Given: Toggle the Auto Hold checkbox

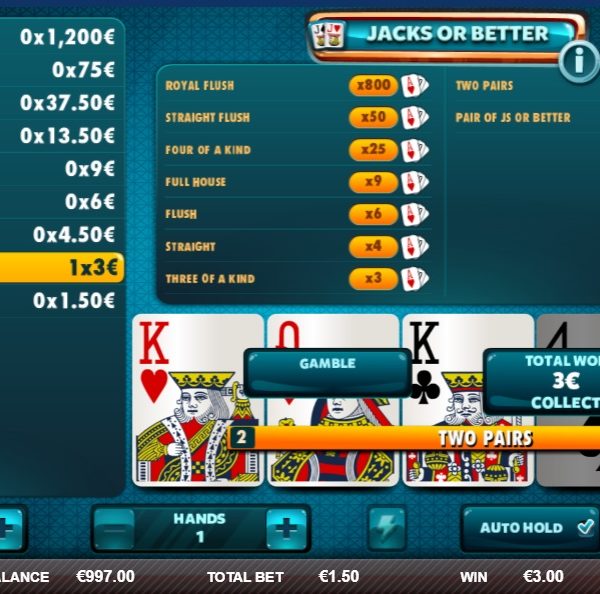Looking at the screenshot, I should point(585,526).
